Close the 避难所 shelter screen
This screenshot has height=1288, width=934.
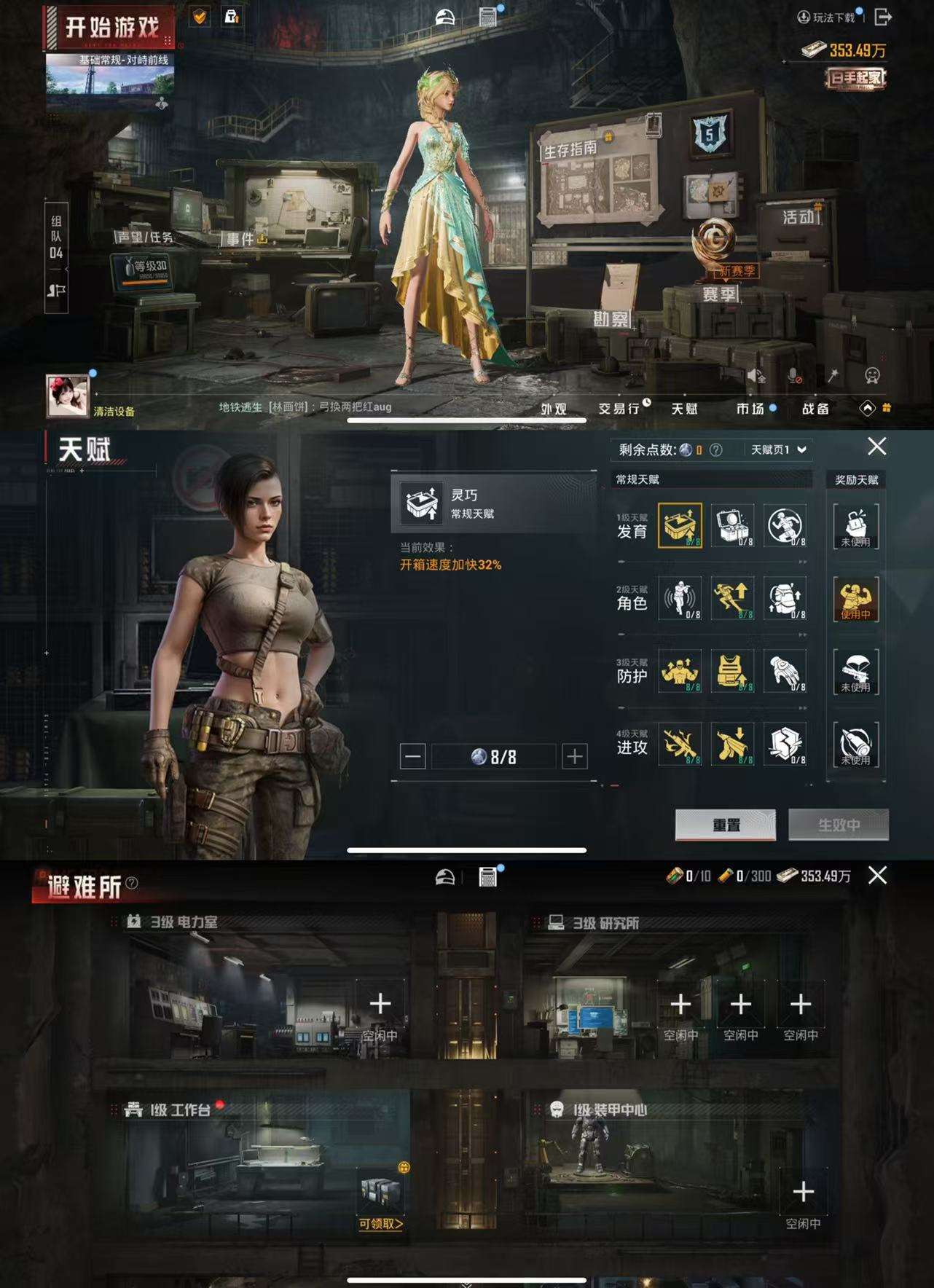(878, 876)
